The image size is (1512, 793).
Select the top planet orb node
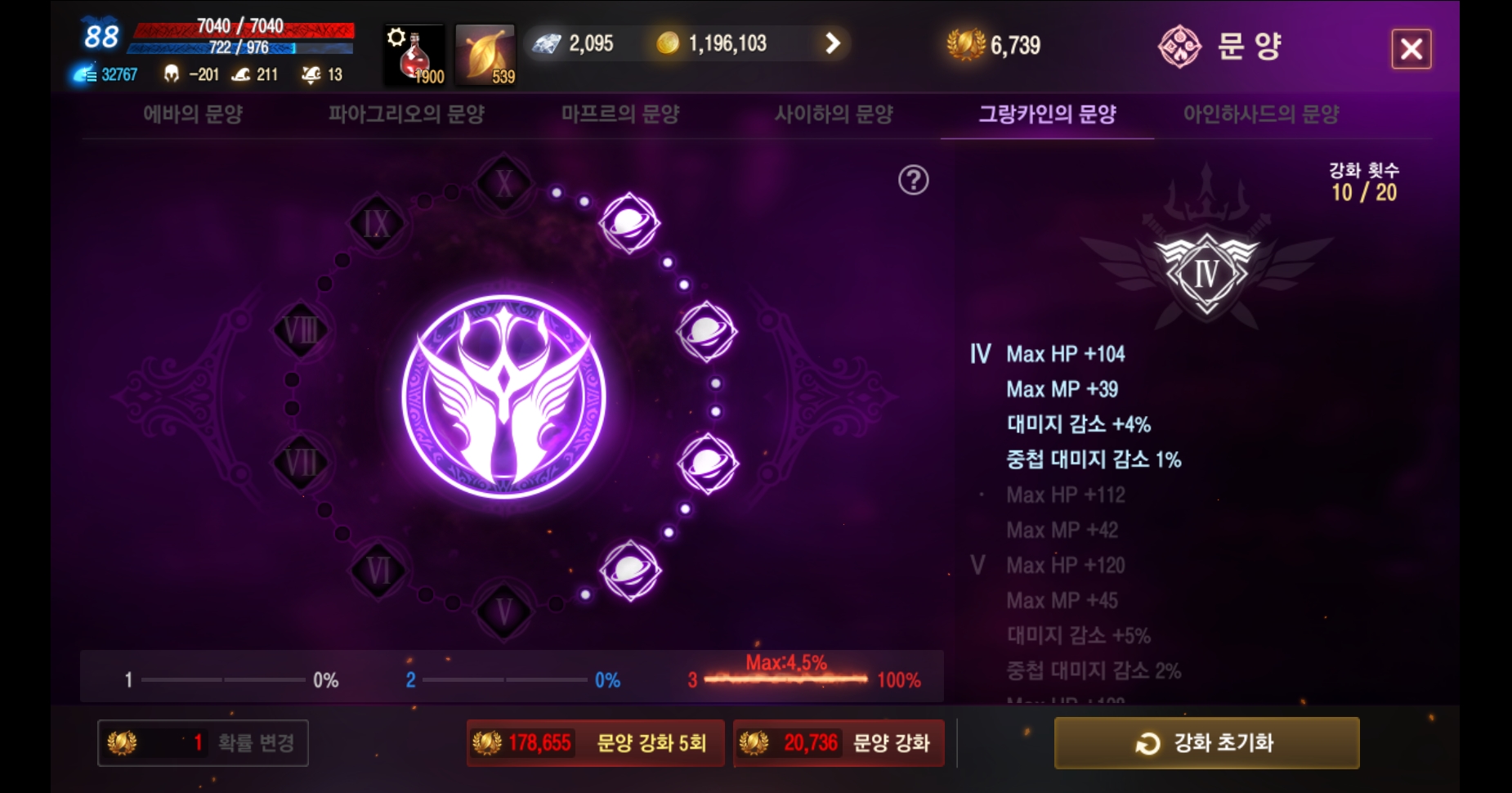(x=629, y=222)
